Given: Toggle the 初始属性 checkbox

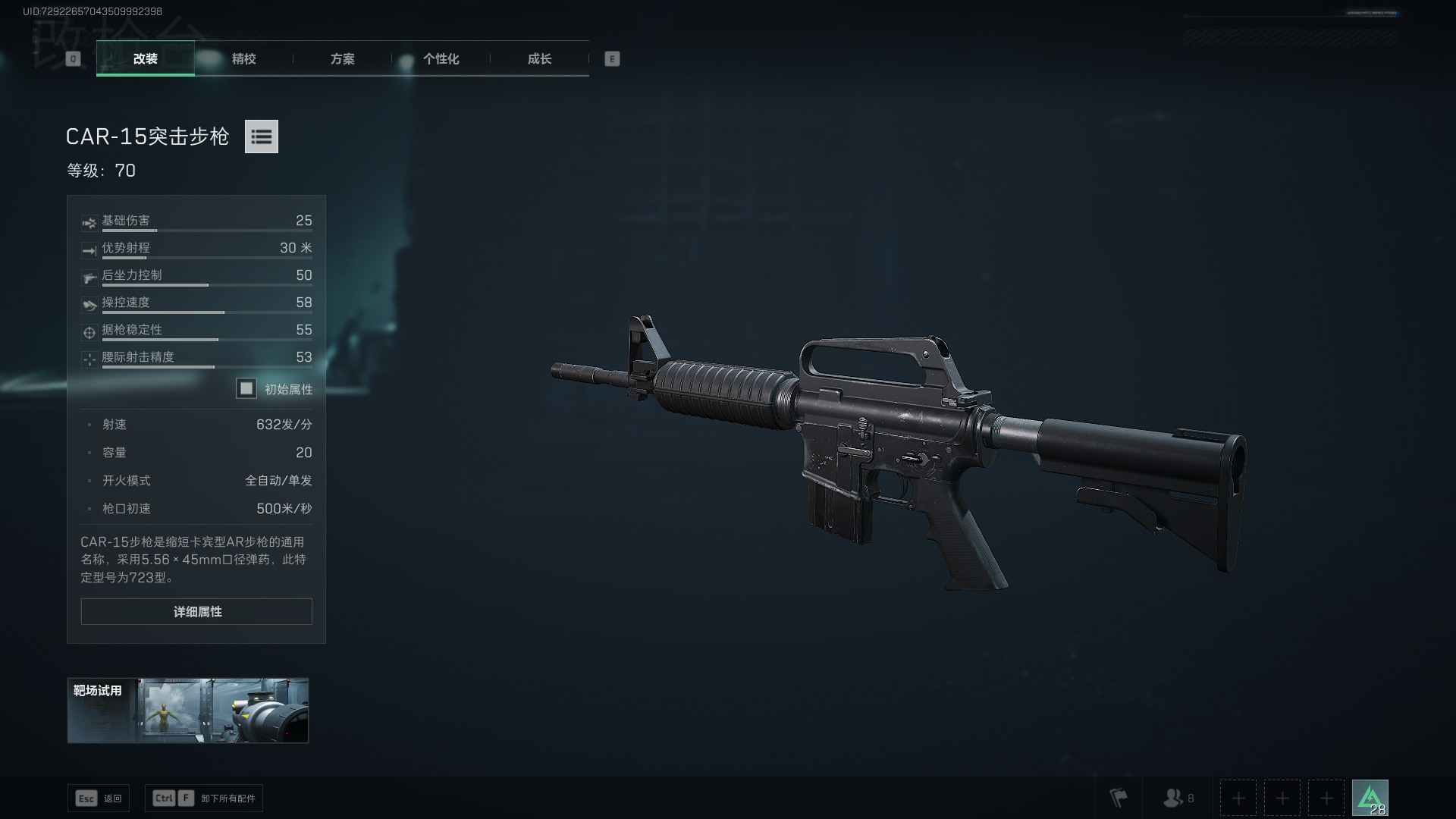Looking at the screenshot, I should [246, 389].
